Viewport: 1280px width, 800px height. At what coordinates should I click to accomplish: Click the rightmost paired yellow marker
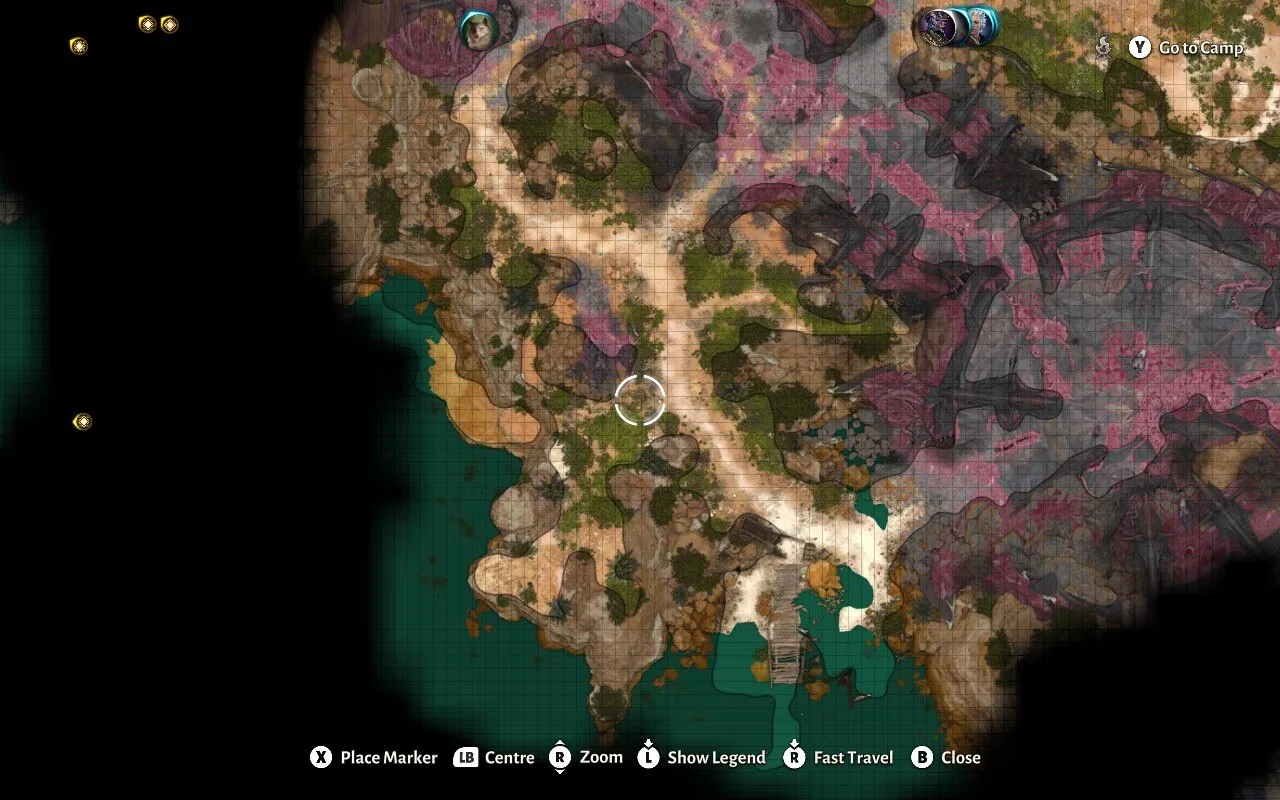[x=168, y=23]
